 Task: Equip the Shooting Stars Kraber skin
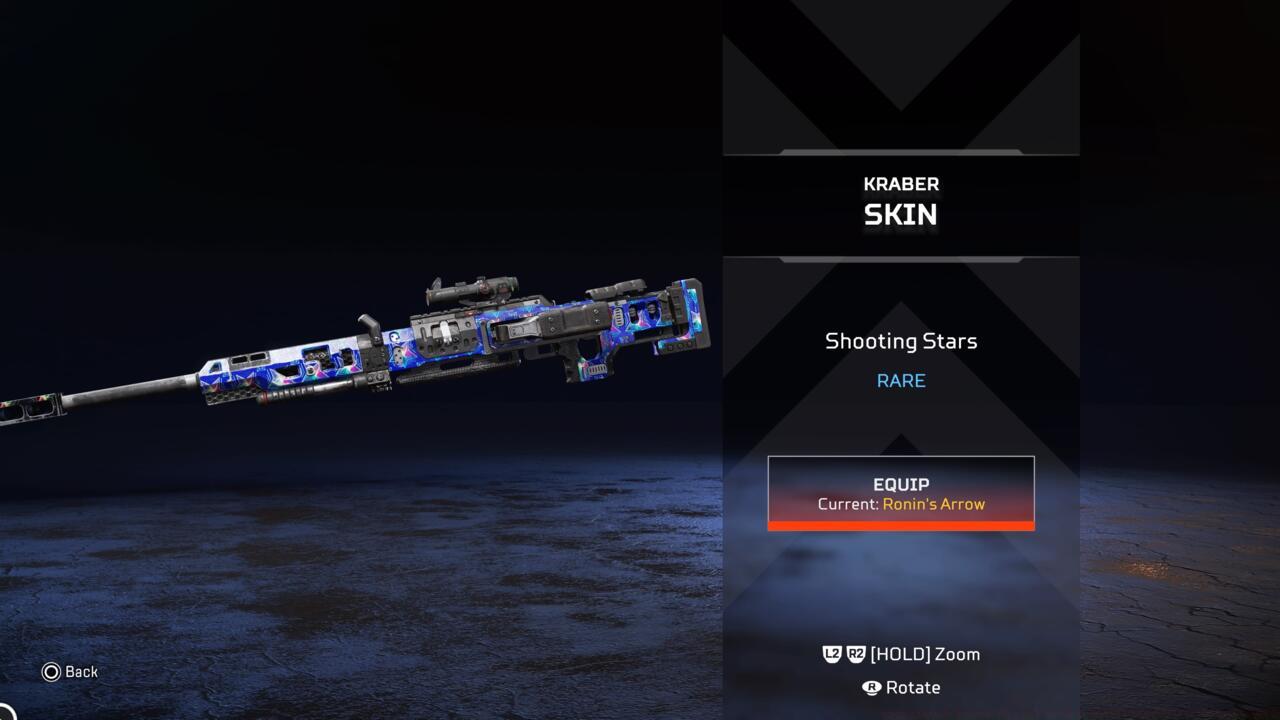point(900,493)
